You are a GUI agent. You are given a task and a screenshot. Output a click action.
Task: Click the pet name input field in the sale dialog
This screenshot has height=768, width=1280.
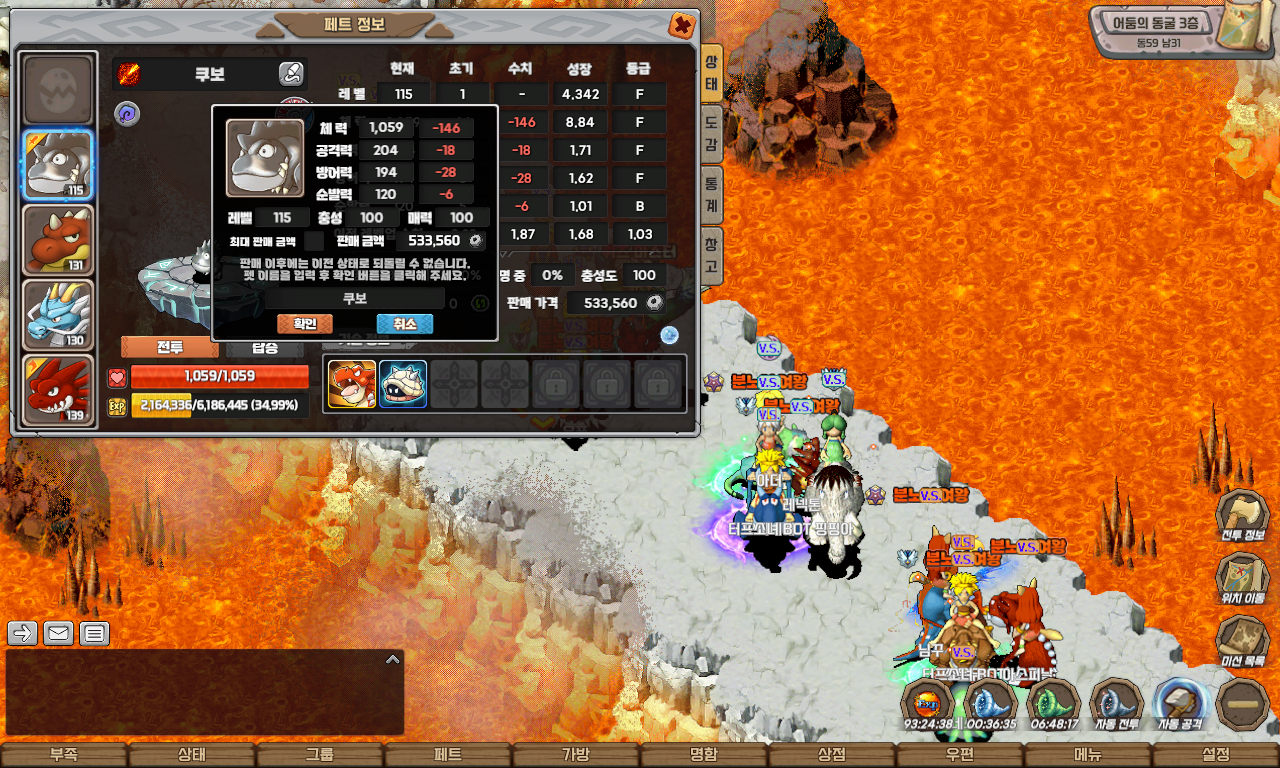pyautogui.click(x=355, y=298)
